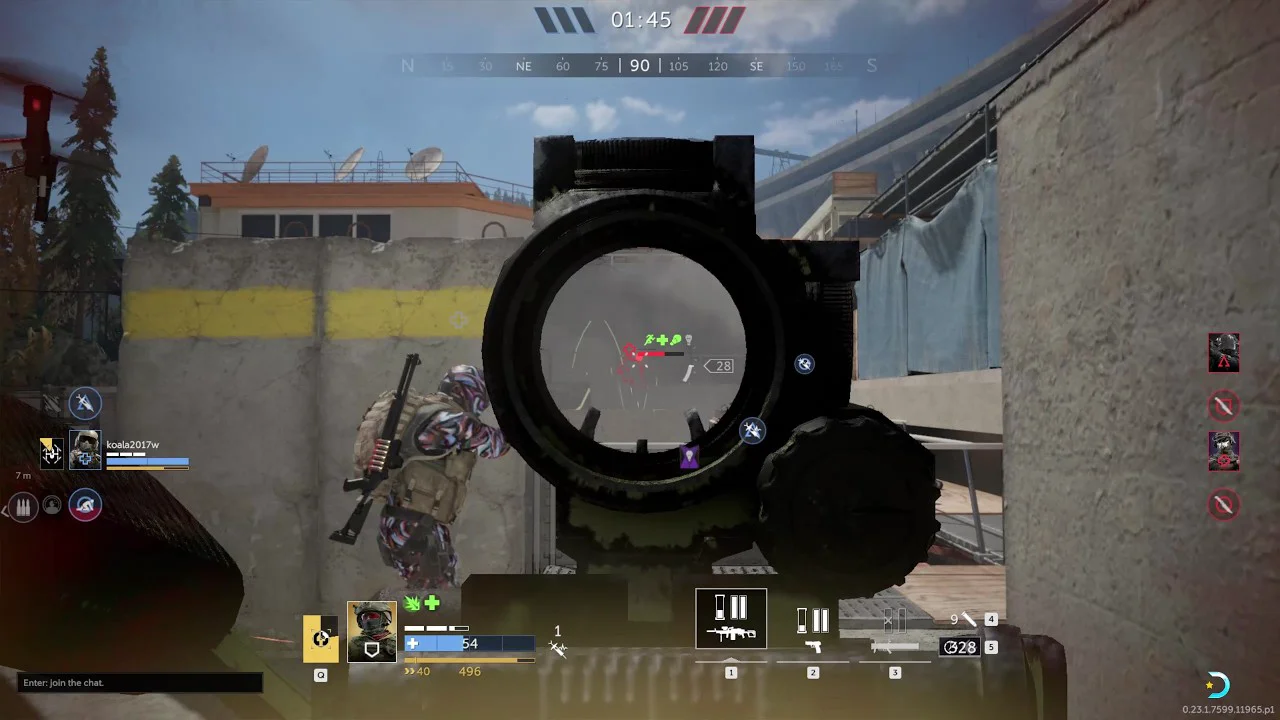Select the primary sniper rifle weapon slot
This screenshot has height=720, width=1280.
coord(731,619)
